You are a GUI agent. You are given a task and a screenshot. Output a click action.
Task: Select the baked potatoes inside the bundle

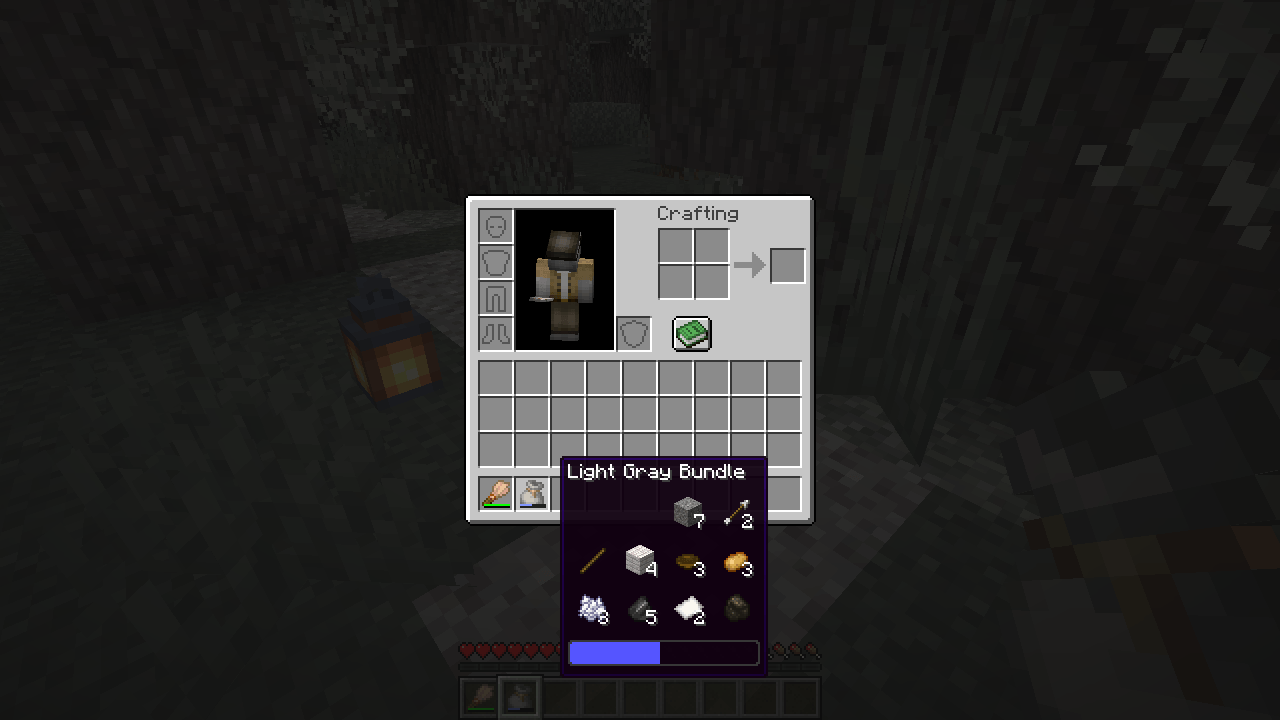coord(738,560)
